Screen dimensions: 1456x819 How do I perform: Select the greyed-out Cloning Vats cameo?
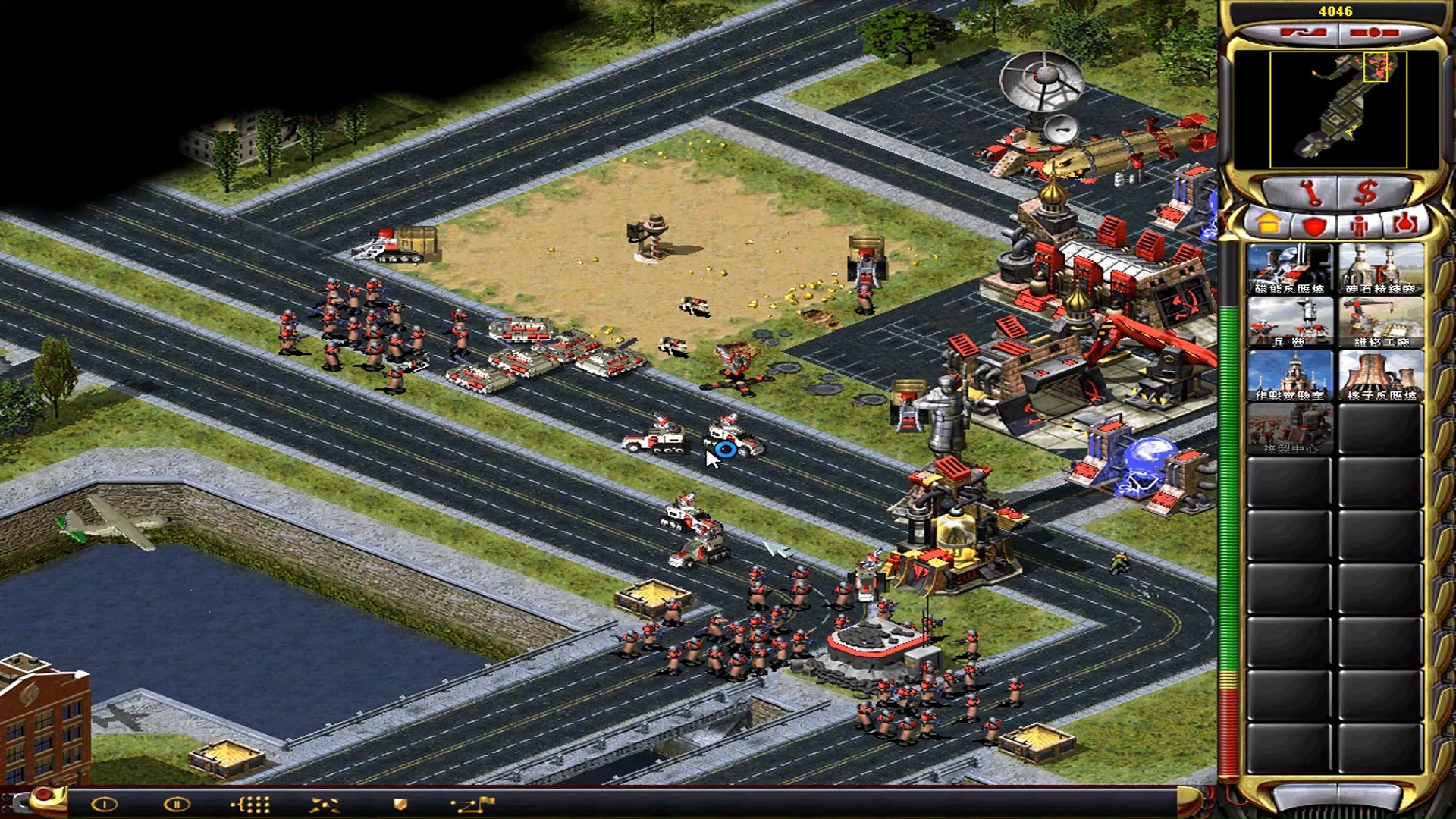point(1290,428)
